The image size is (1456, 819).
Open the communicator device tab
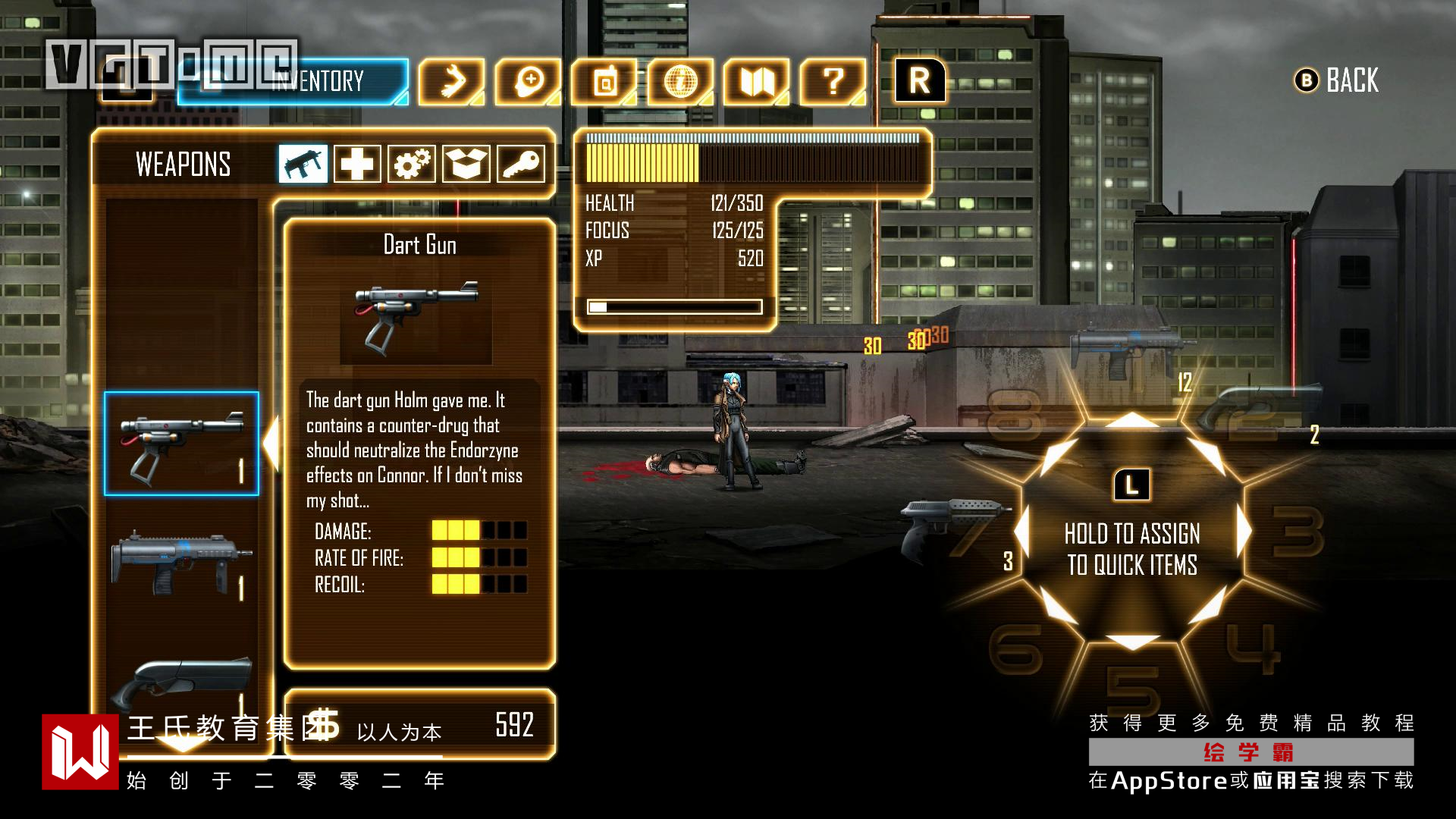click(x=604, y=81)
